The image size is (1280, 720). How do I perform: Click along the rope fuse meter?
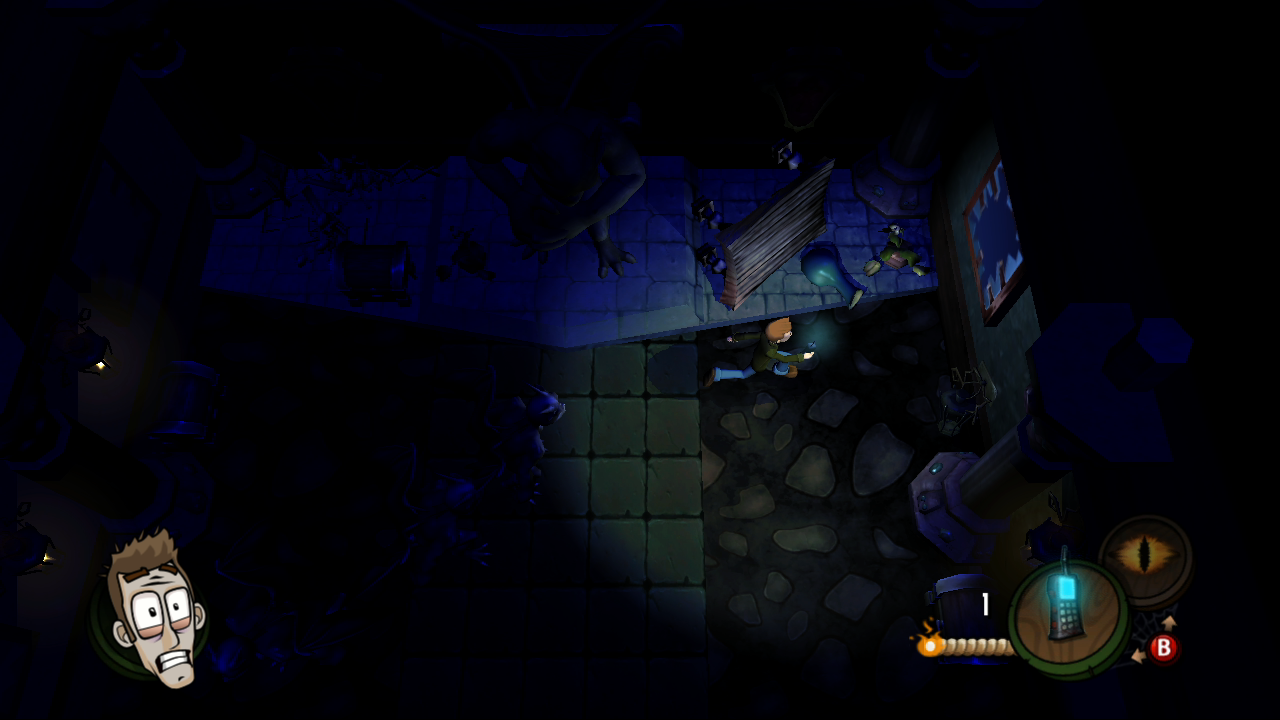tap(976, 647)
